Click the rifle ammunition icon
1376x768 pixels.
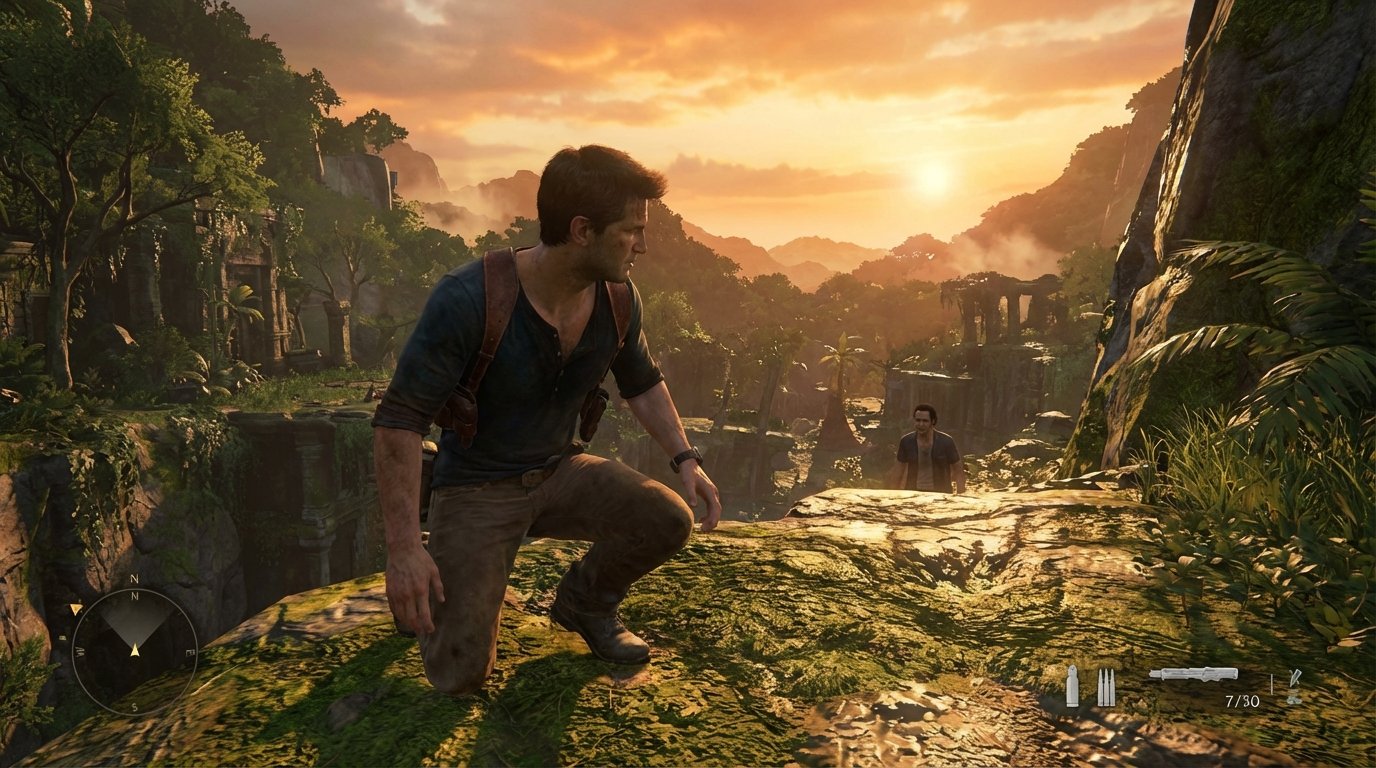pyautogui.click(x=1106, y=686)
